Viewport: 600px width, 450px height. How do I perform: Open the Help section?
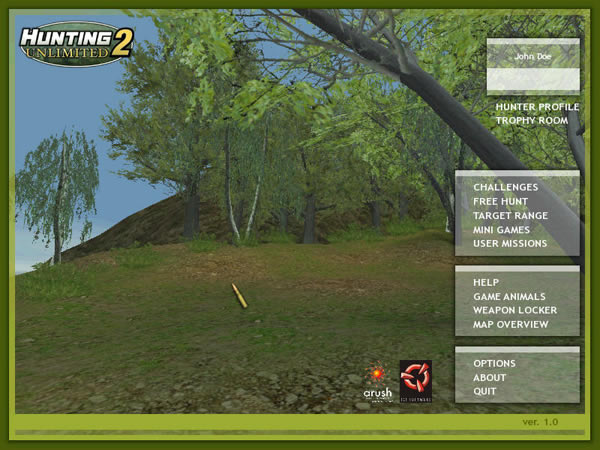pos(486,282)
